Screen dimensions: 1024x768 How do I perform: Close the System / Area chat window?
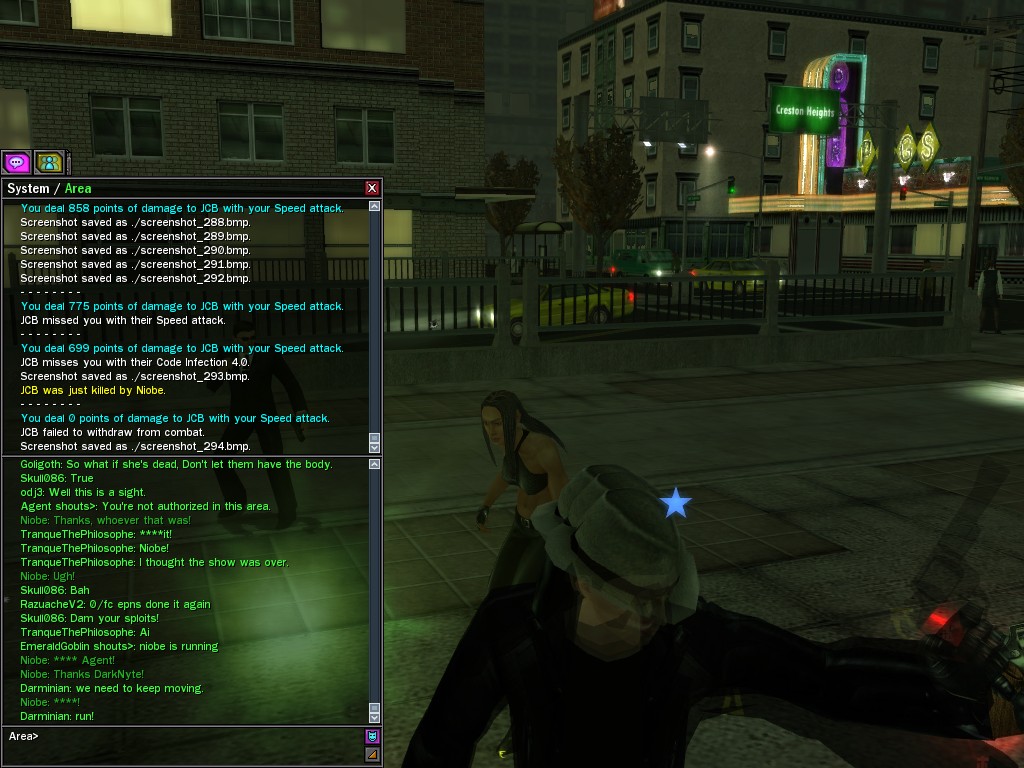(372, 188)
